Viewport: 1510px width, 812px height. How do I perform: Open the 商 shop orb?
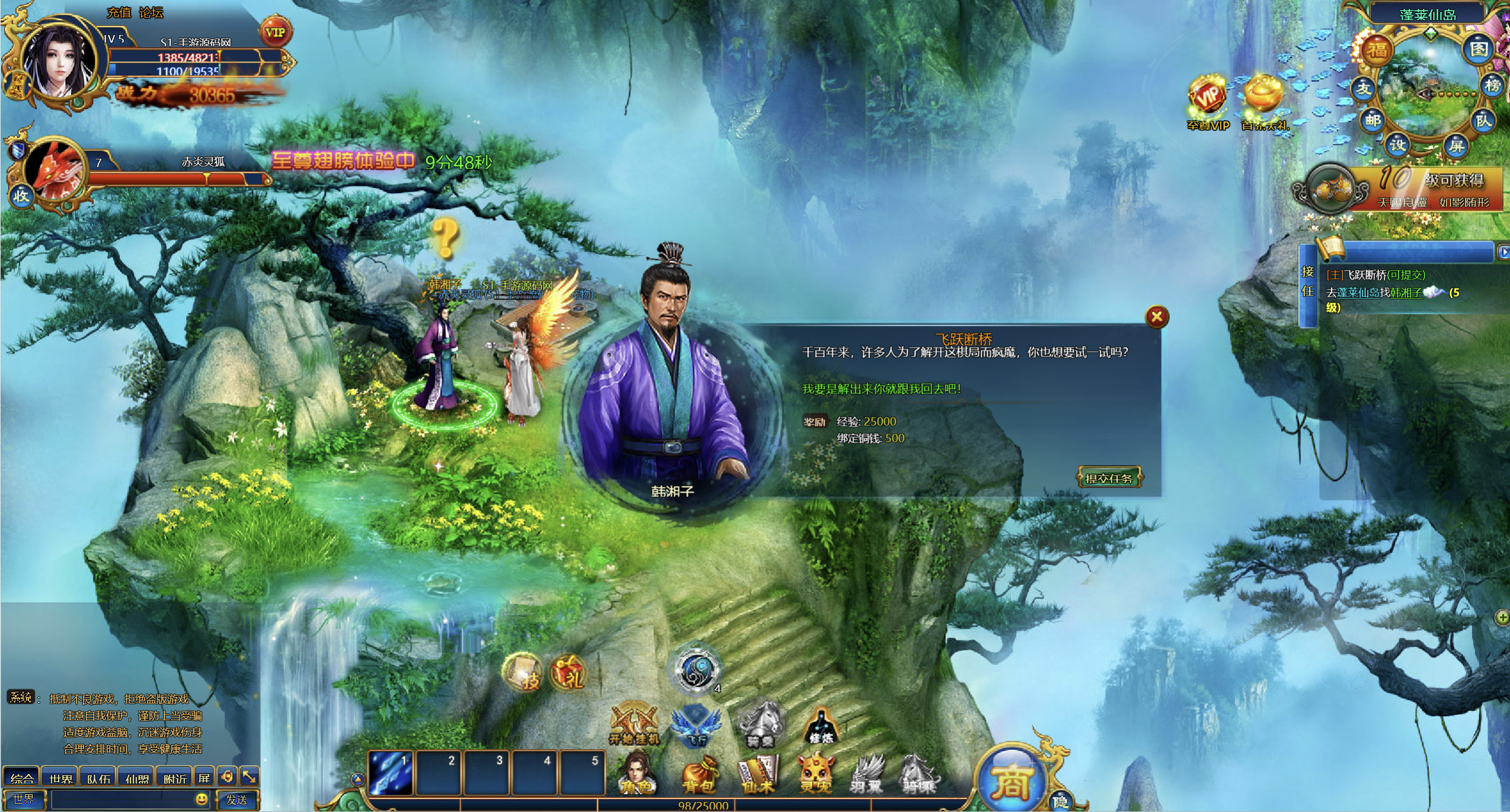(1010, 779)
